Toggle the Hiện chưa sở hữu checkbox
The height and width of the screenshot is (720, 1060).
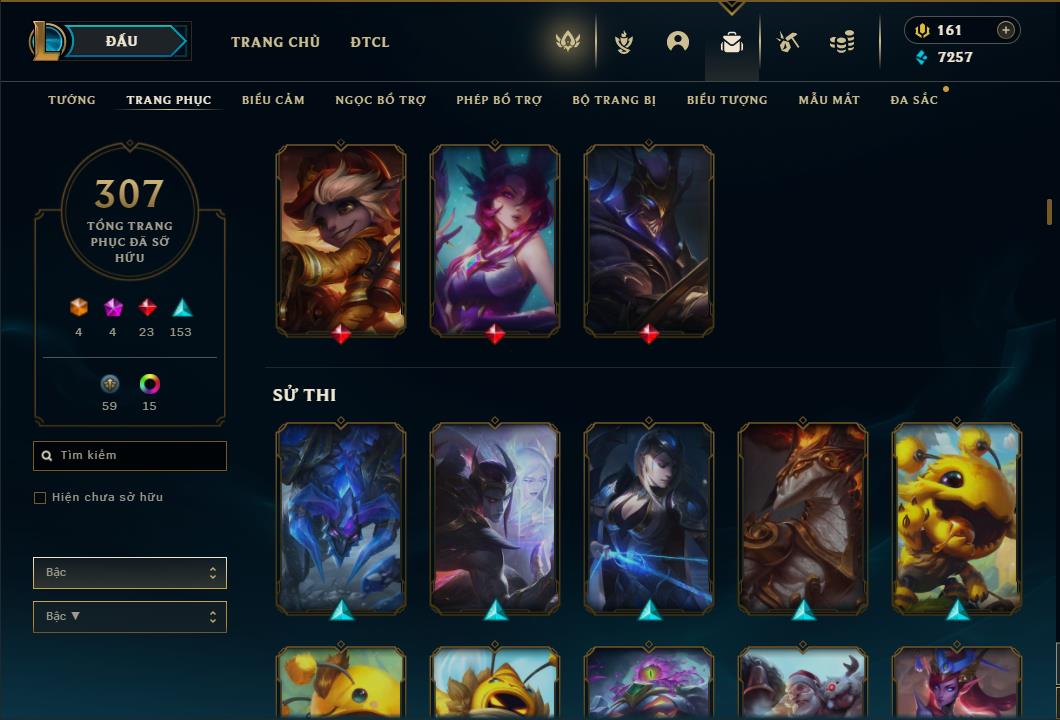40,498
